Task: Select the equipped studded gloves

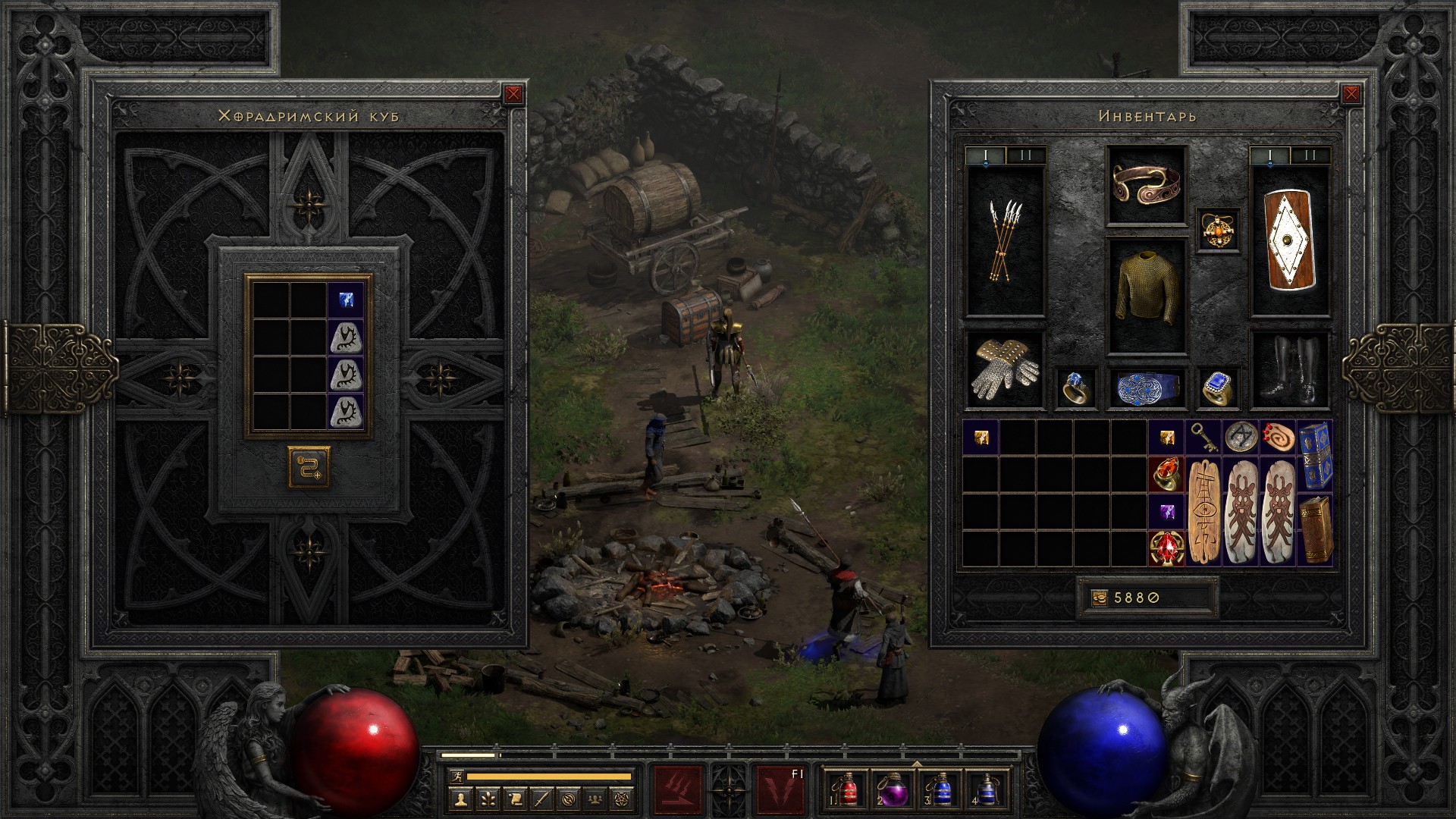Action: [x=1005, y=370]
